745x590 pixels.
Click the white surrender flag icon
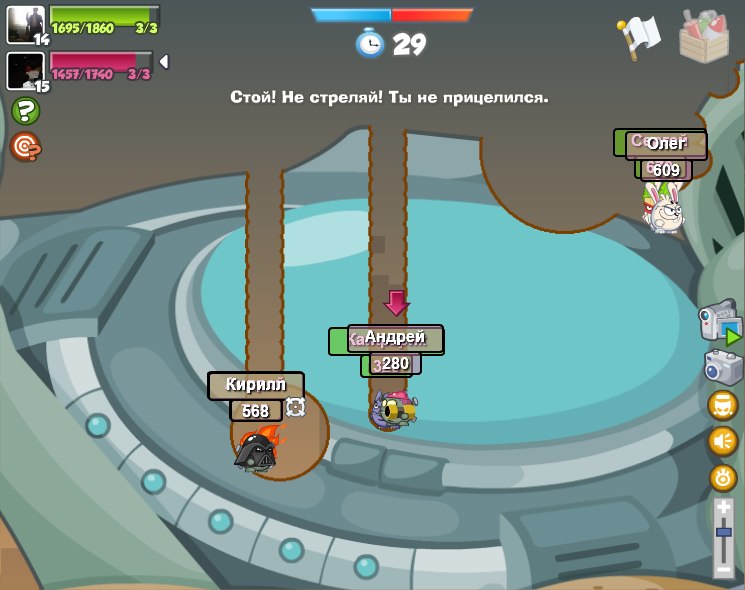pos(640,37)
